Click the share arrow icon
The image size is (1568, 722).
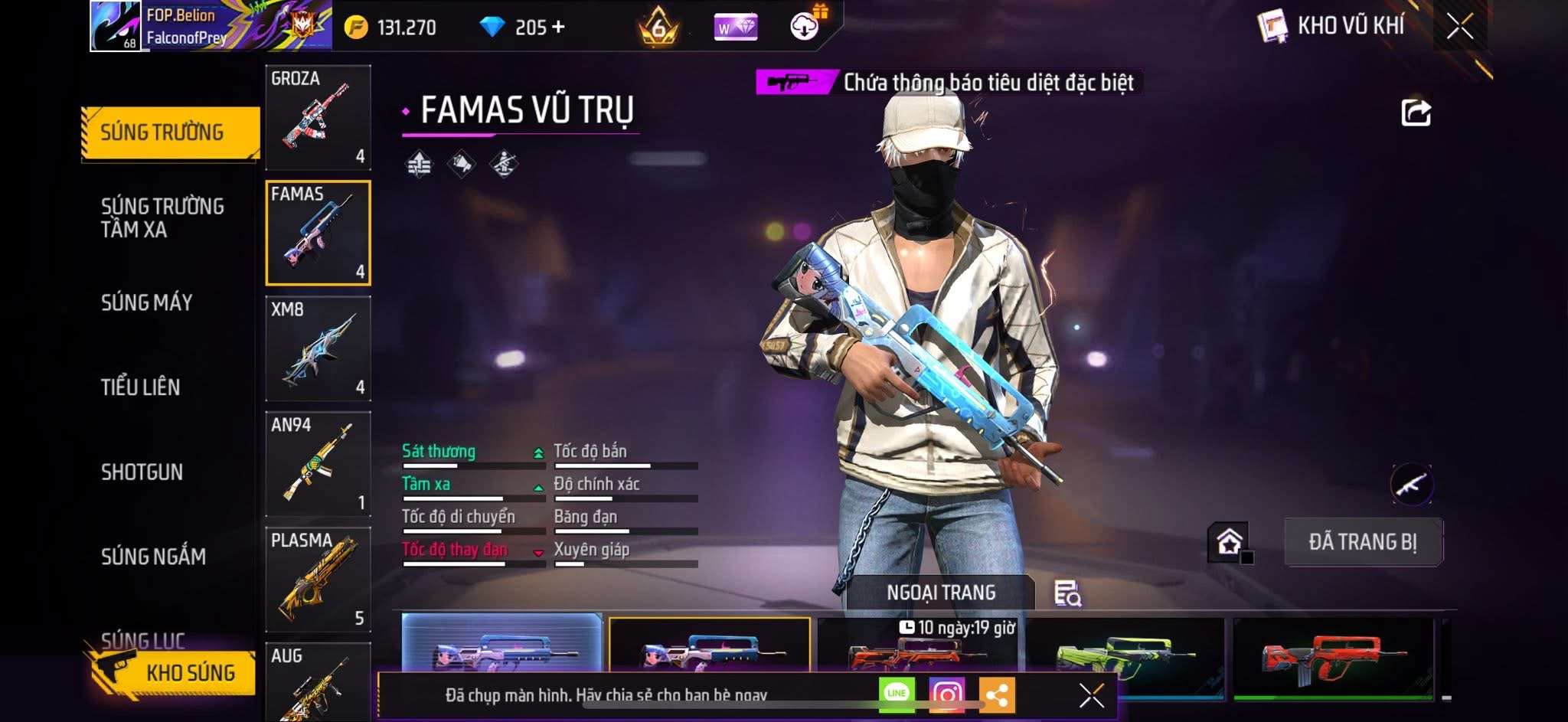[x=1416, y=113]
